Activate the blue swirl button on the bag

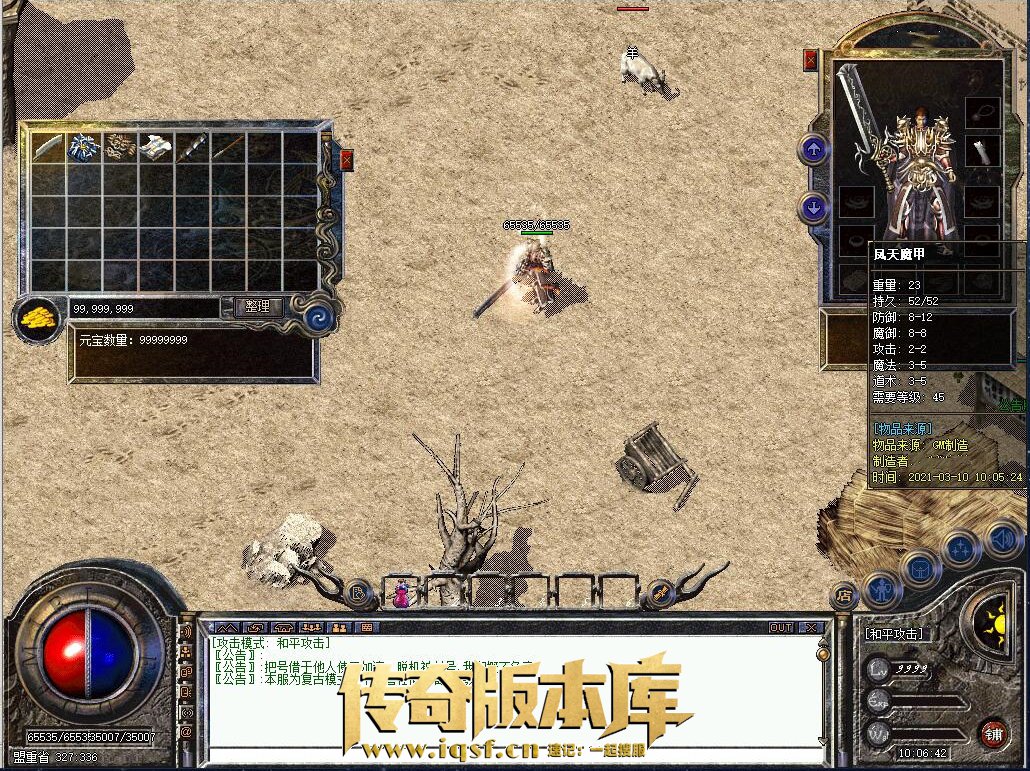point(319,316)
